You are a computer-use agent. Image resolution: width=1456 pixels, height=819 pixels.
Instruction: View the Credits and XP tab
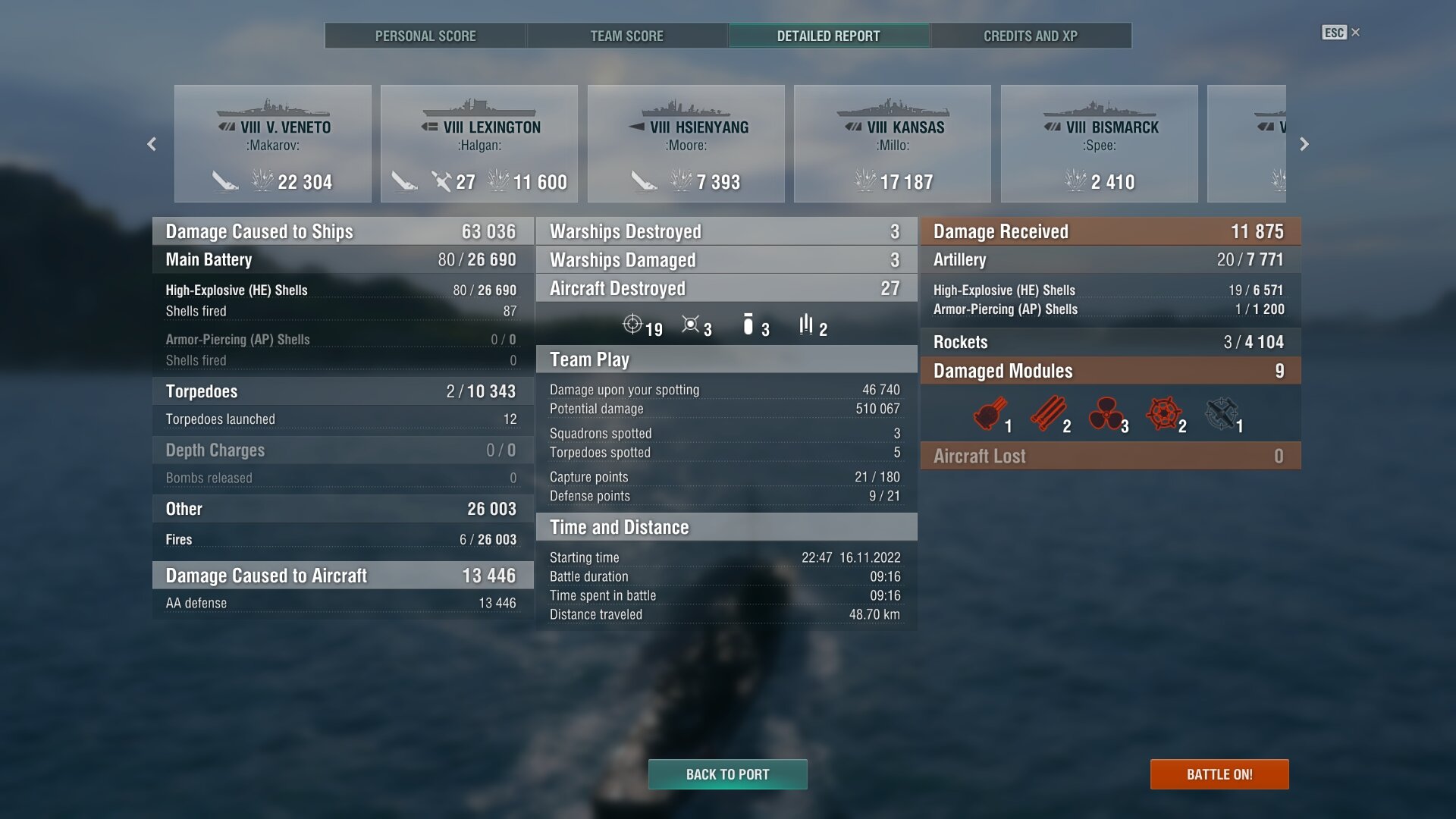pyautogui.click(x=1030, y=36)
